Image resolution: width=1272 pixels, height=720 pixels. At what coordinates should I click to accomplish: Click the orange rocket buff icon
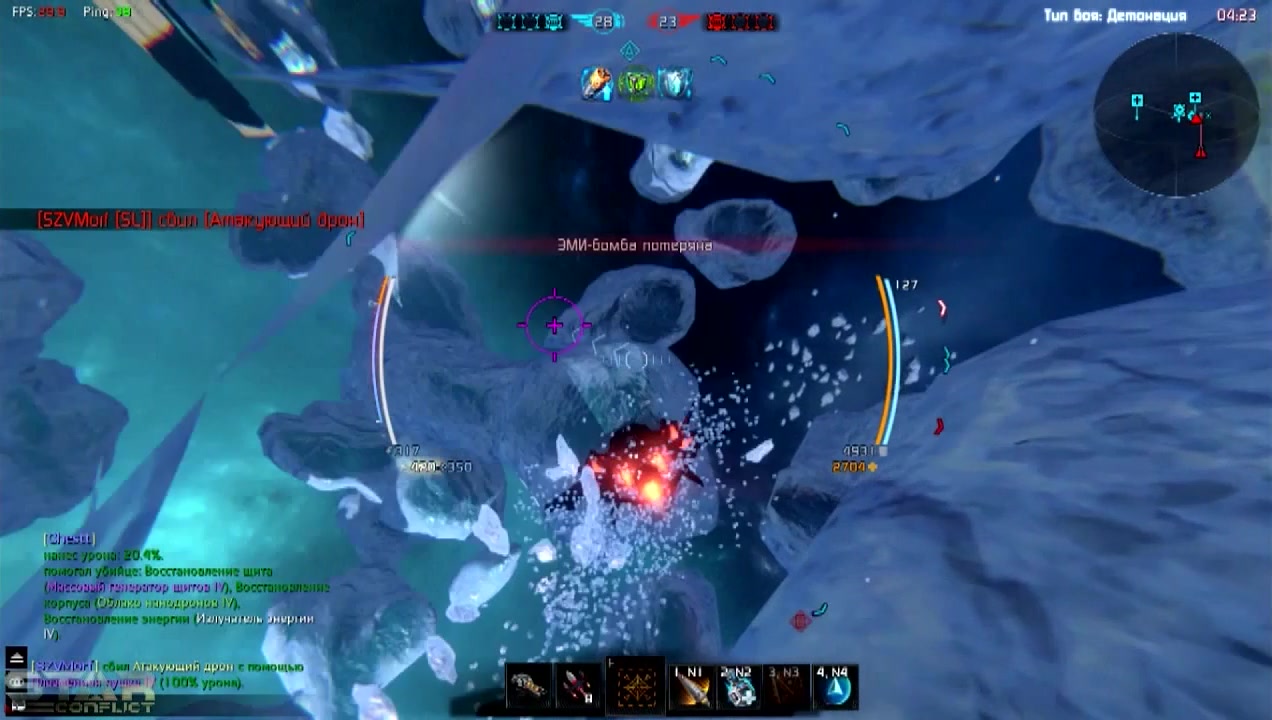(x=598, y=84)
